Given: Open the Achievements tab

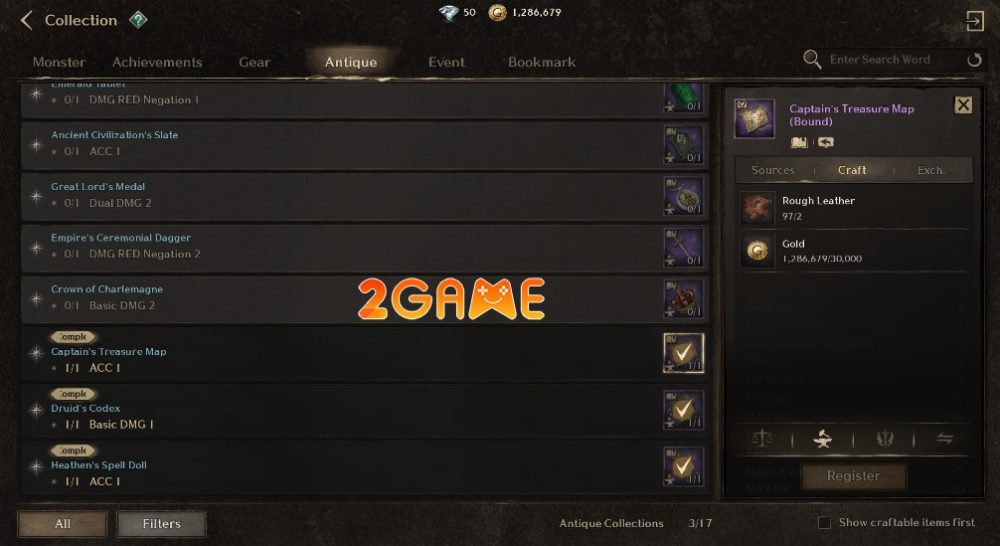Looking at the screenshot, I should coord(157,62).
